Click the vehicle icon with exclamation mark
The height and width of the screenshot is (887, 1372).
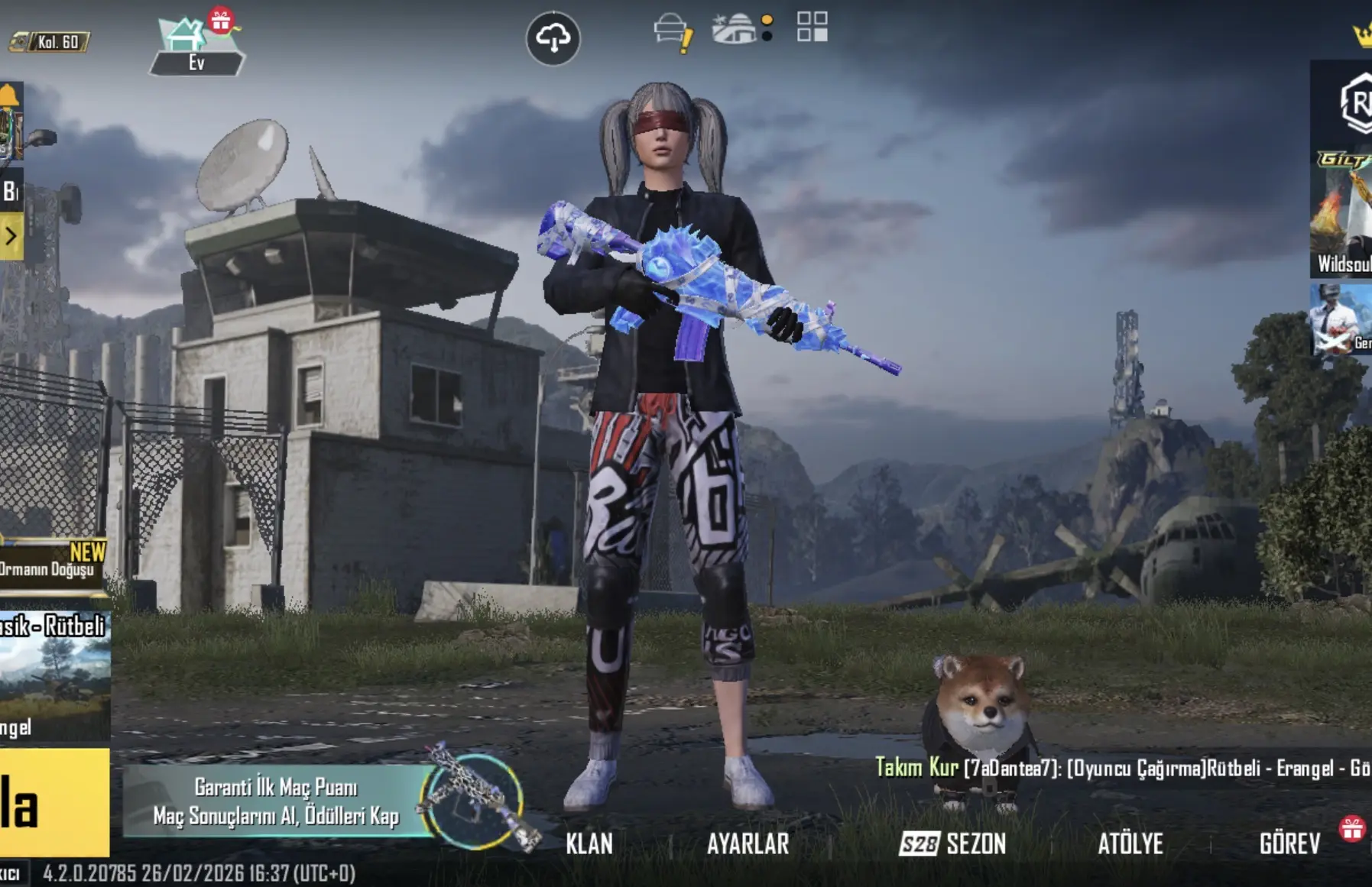coord(673,32)
